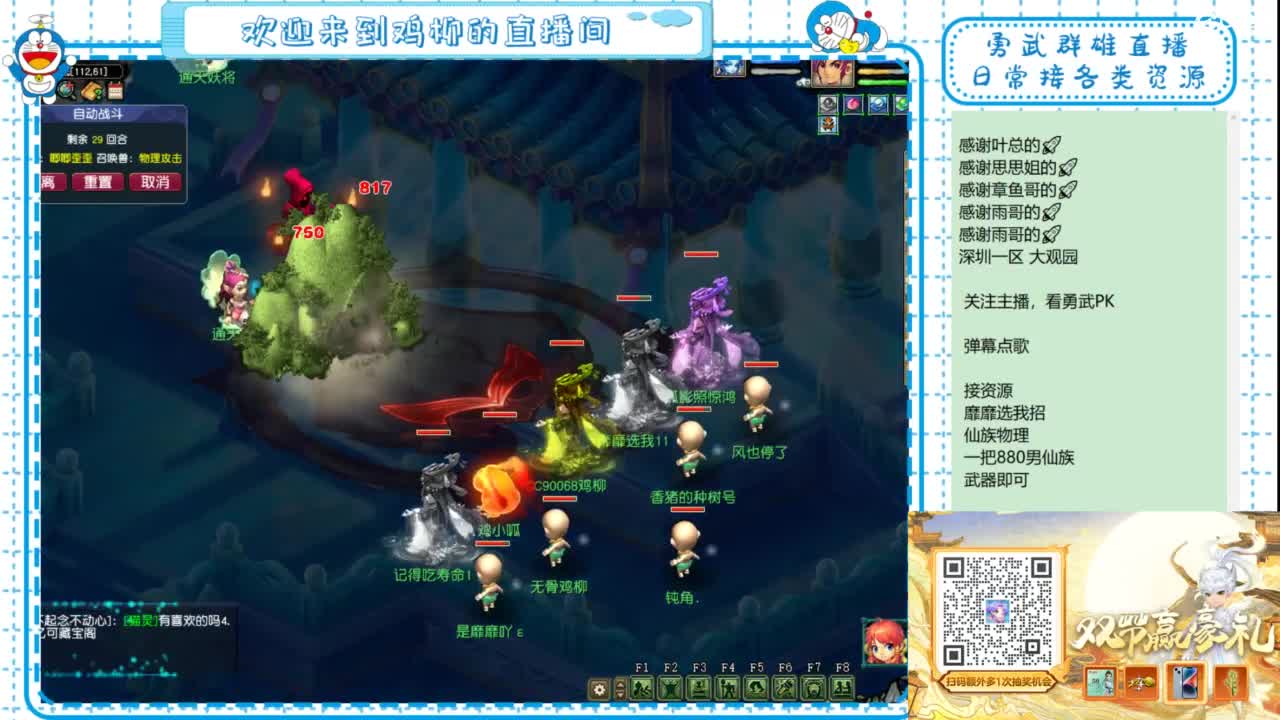This screenshot has height=720, width=1280.
Task: Click the summoned pet icon under the buffs
Action: click(x=828, y=124)
